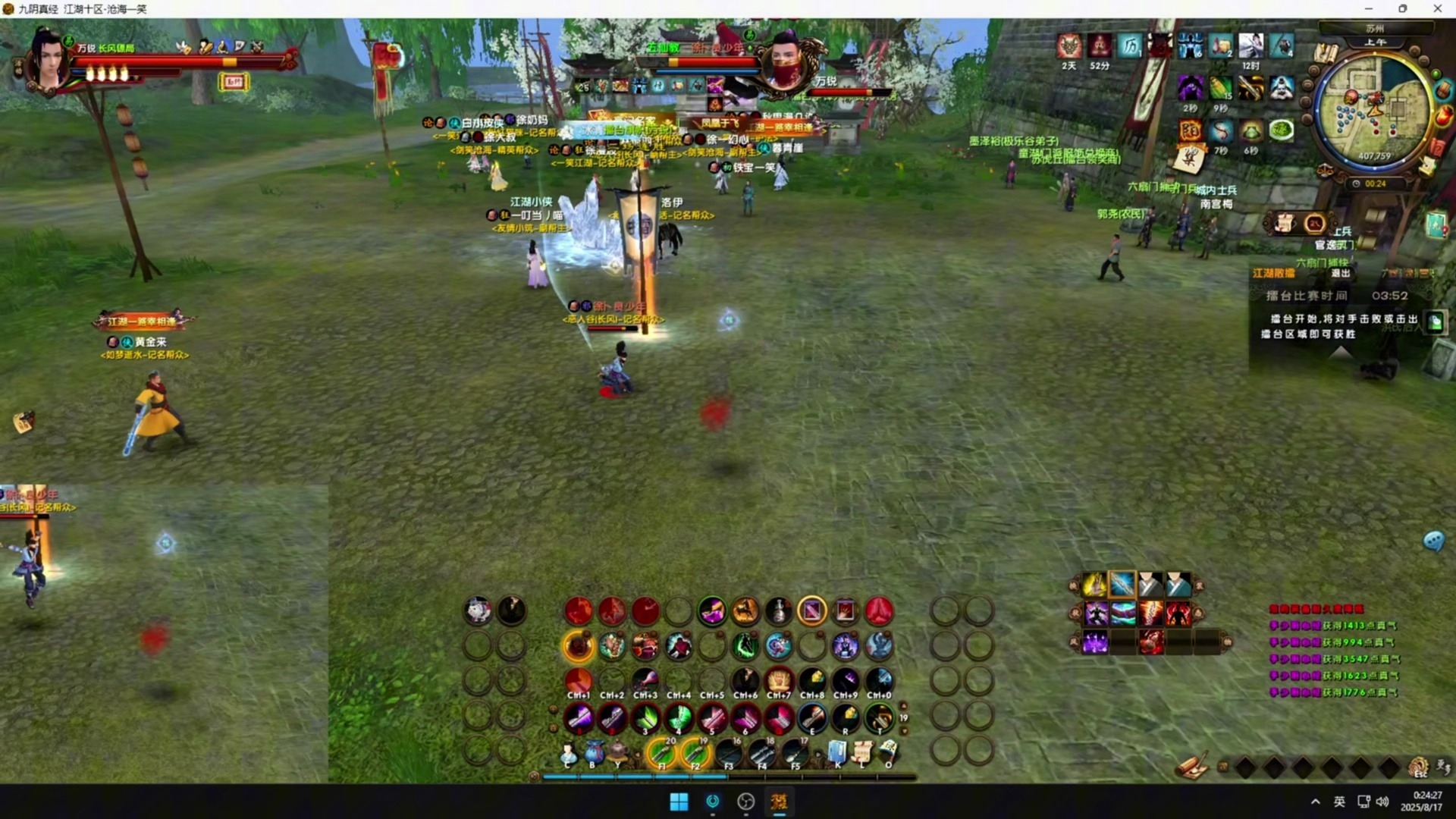Screen dimensions: 1456x819
Task: Open the circular Suzhou minimap
Action: click(x=1373, y=111)
